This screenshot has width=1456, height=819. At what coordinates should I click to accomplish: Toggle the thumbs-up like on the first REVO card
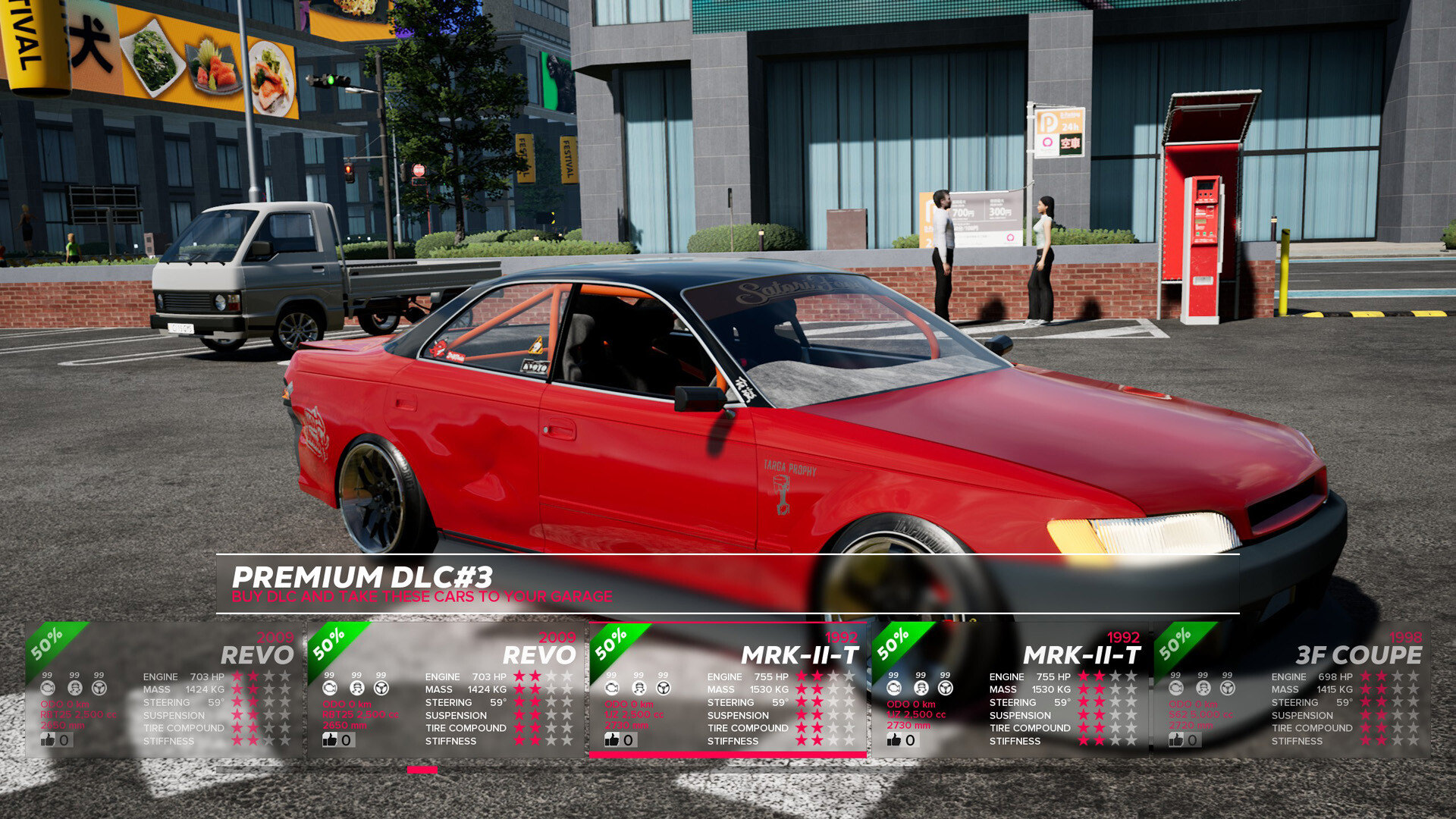click(x=48, y=739)
